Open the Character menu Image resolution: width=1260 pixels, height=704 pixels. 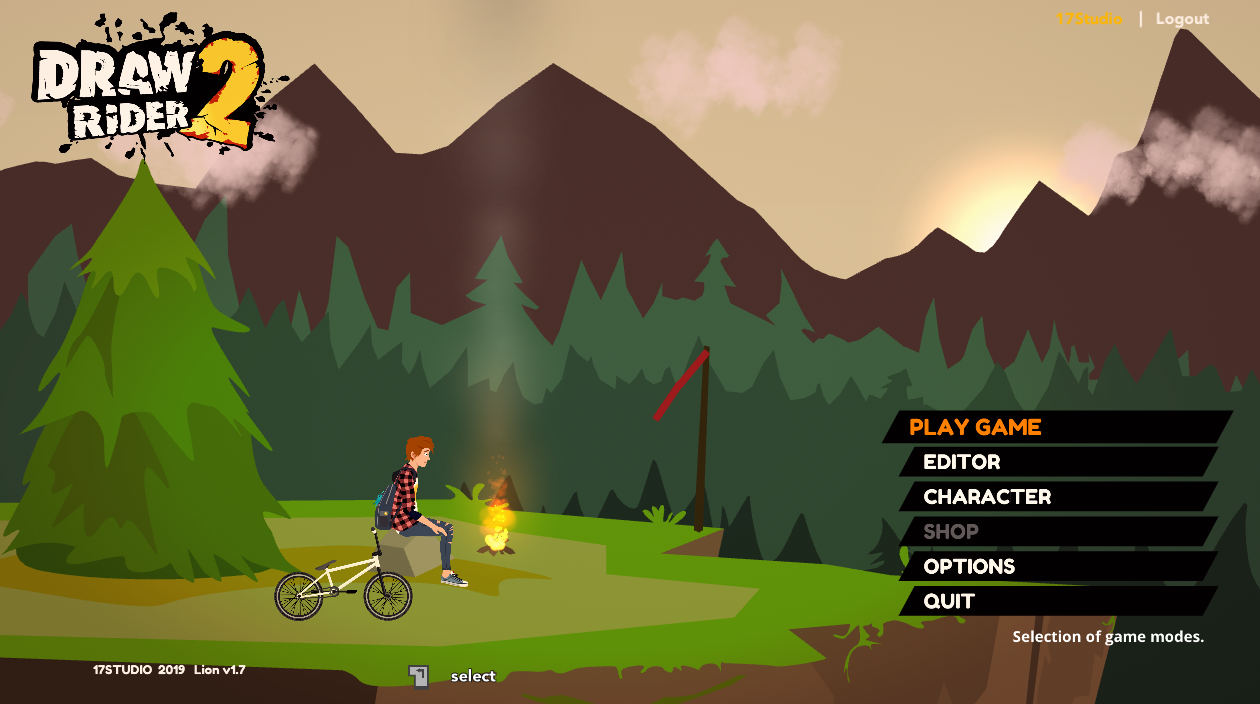pos(987,497)
